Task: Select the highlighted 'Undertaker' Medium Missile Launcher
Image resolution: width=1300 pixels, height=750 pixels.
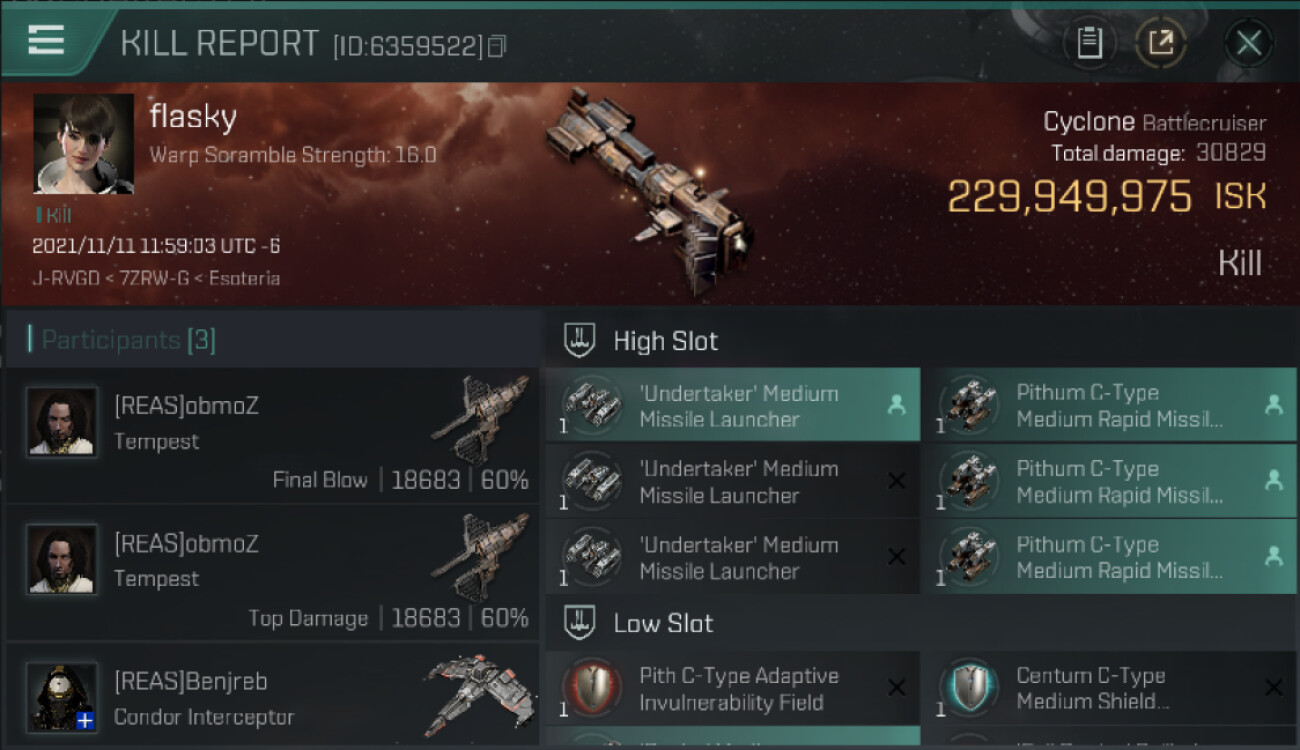Action: (732, 406)
